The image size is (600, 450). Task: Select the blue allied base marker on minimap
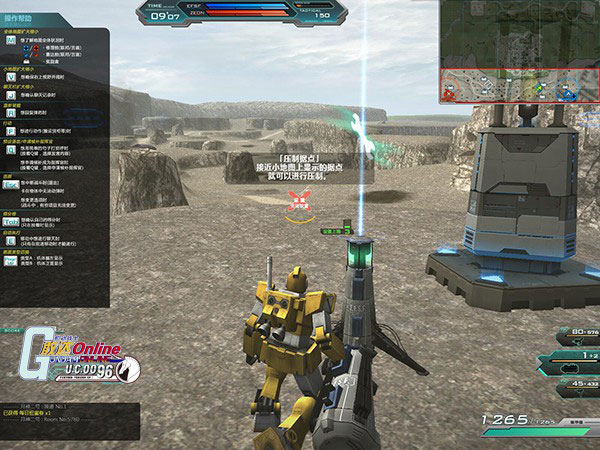pyautogui.click(x=570, y=93)
